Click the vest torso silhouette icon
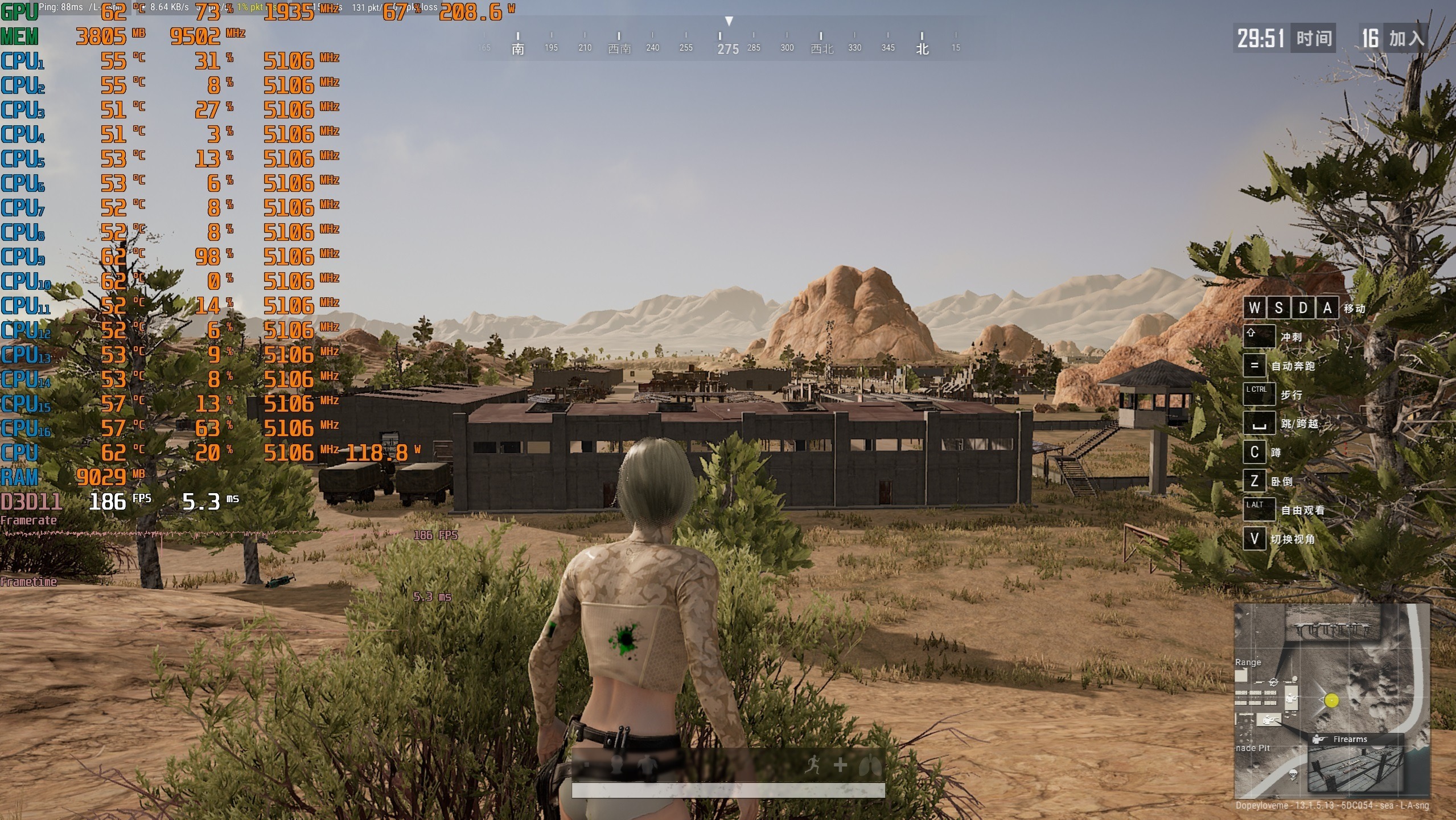Viewport: 1456px width, 820px height. pos(647,766)
